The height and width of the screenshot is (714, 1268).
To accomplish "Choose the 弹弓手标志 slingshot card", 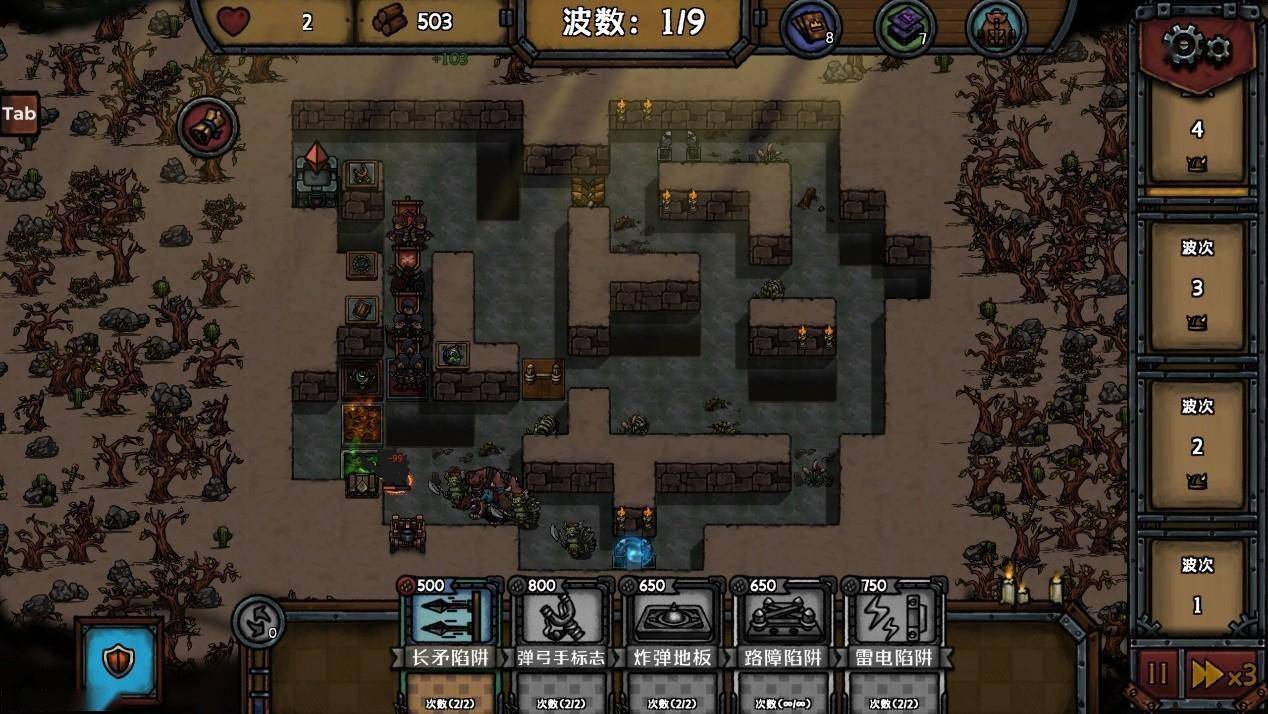I will click(561, 623).
